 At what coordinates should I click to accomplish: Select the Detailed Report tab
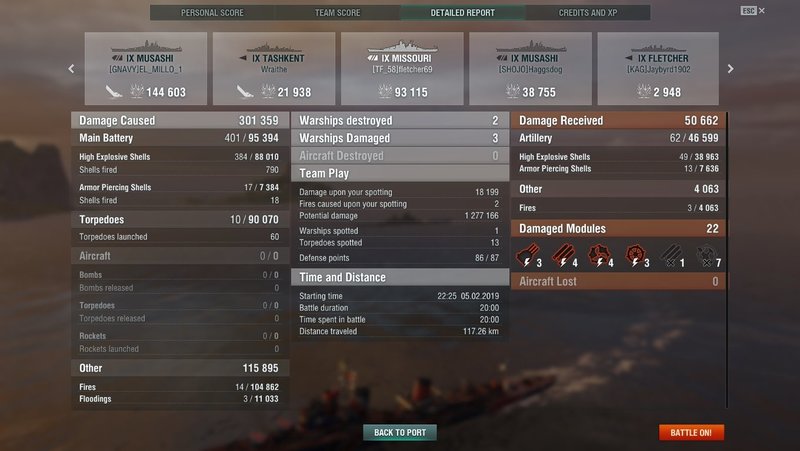click(462, 13)
